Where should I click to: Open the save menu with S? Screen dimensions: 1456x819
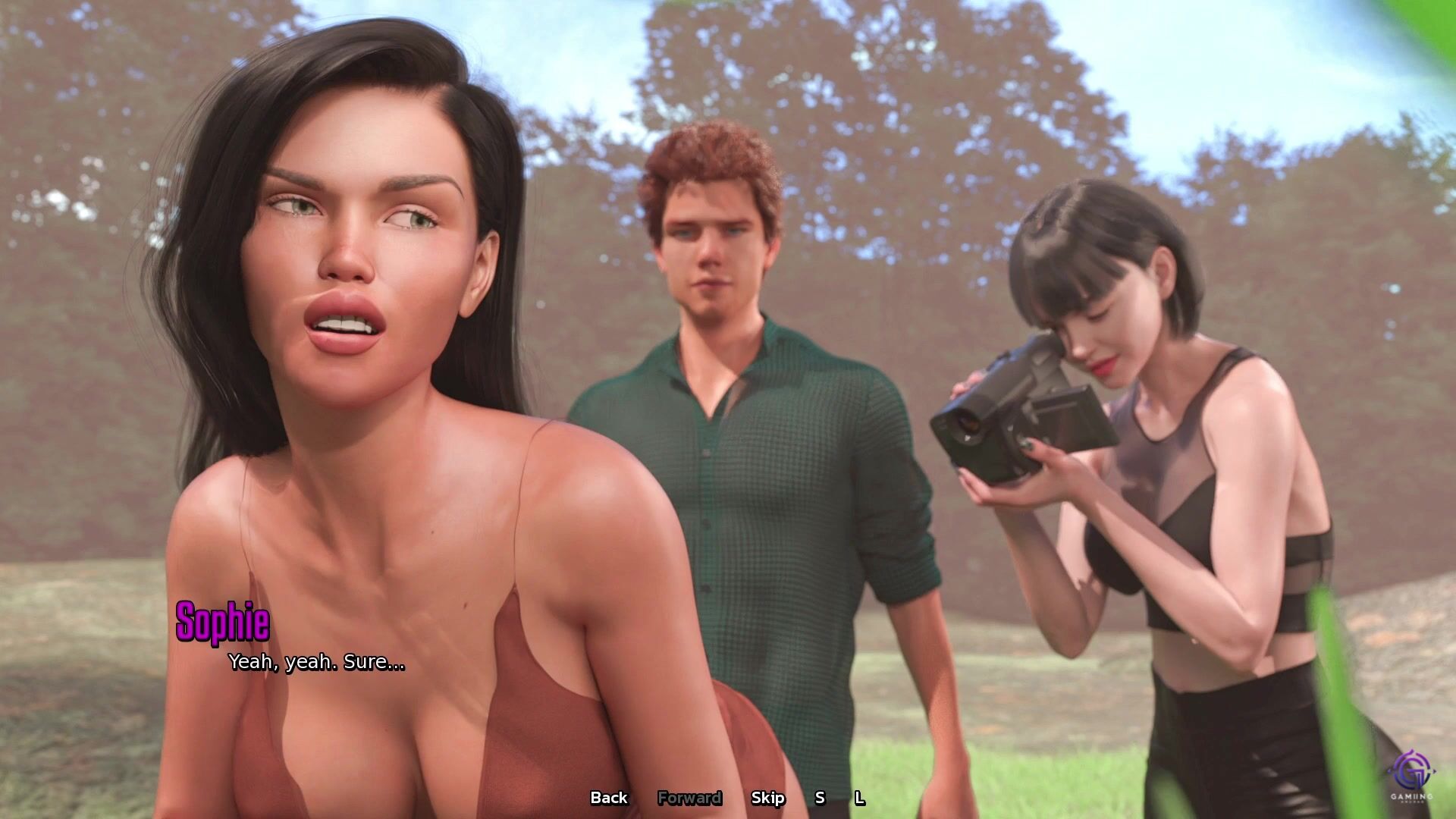[x=820, y=798]
